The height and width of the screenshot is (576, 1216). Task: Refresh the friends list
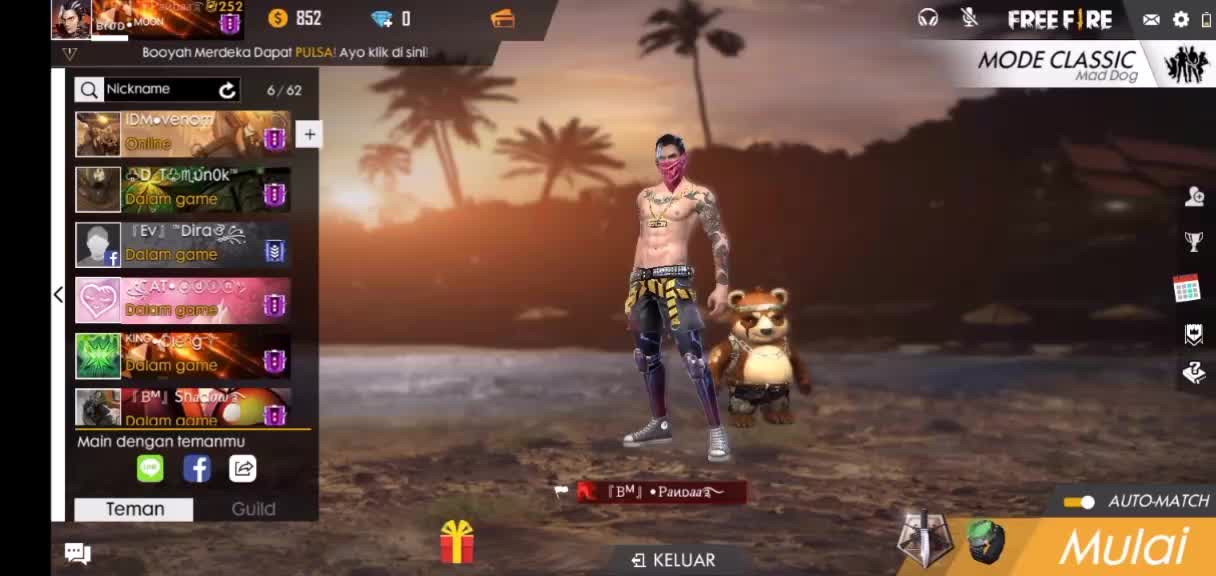pos(228,90)
